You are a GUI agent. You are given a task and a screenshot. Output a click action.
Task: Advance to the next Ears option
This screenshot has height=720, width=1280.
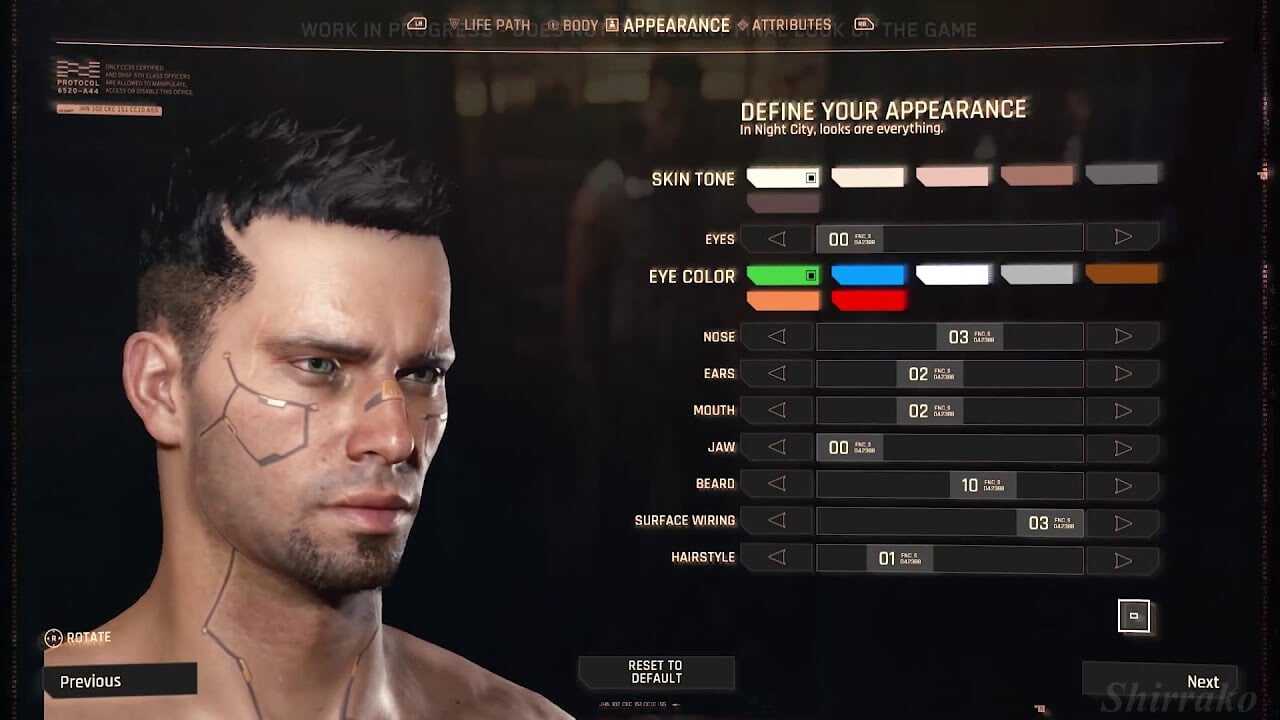point(1122,374)
